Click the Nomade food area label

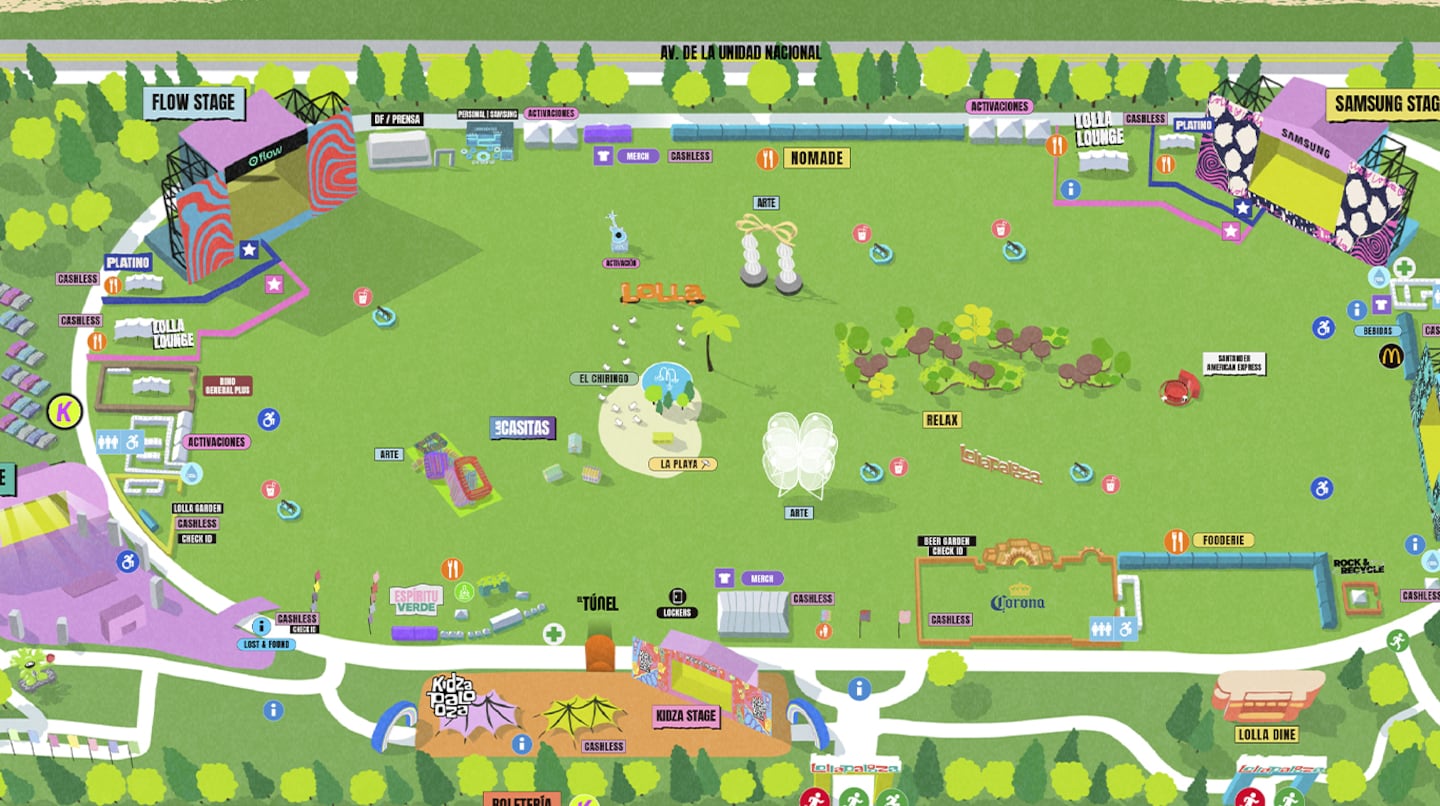click(x=817, y=158)
